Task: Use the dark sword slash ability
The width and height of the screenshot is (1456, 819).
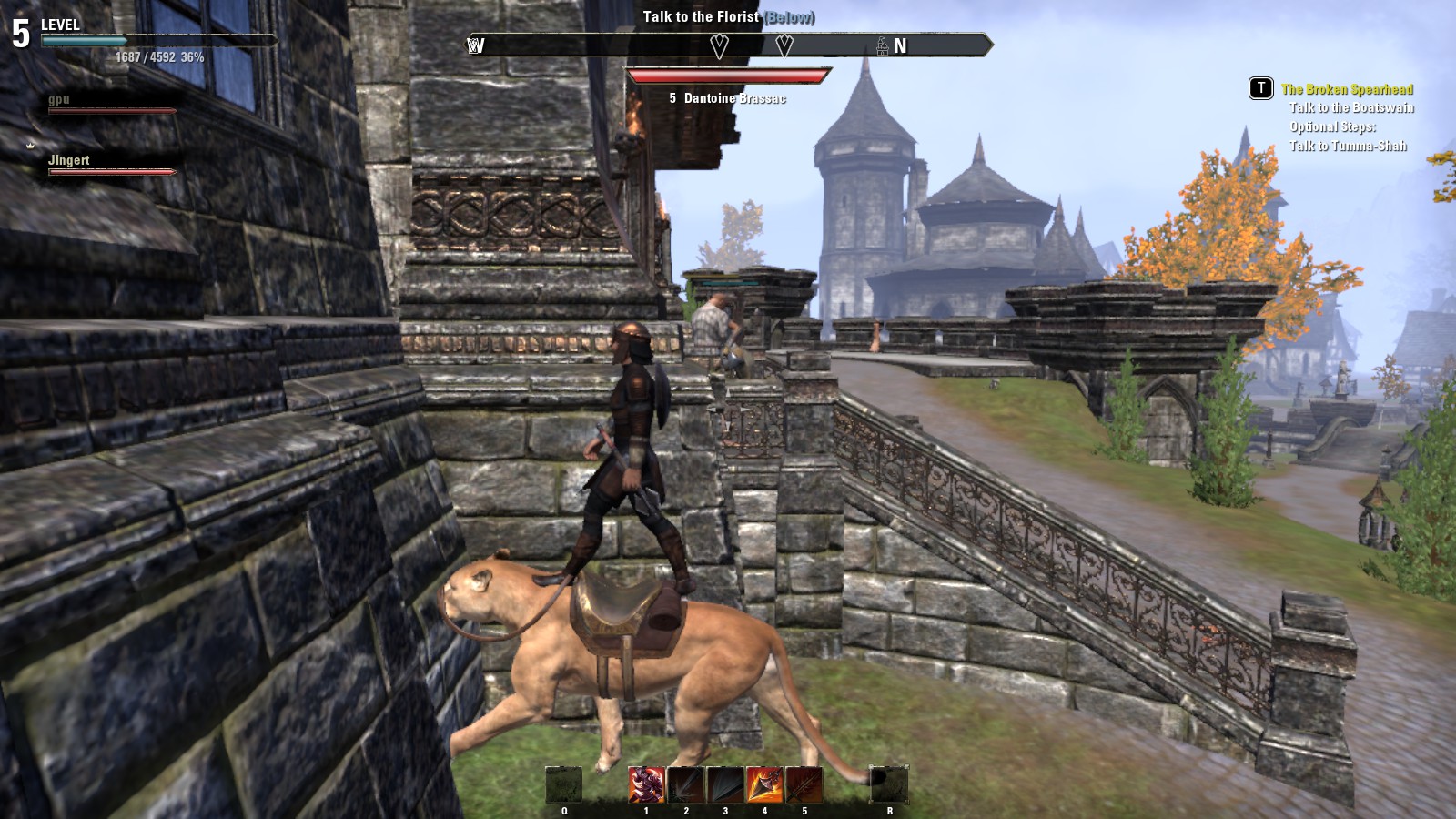Action: tap(685, 784)
